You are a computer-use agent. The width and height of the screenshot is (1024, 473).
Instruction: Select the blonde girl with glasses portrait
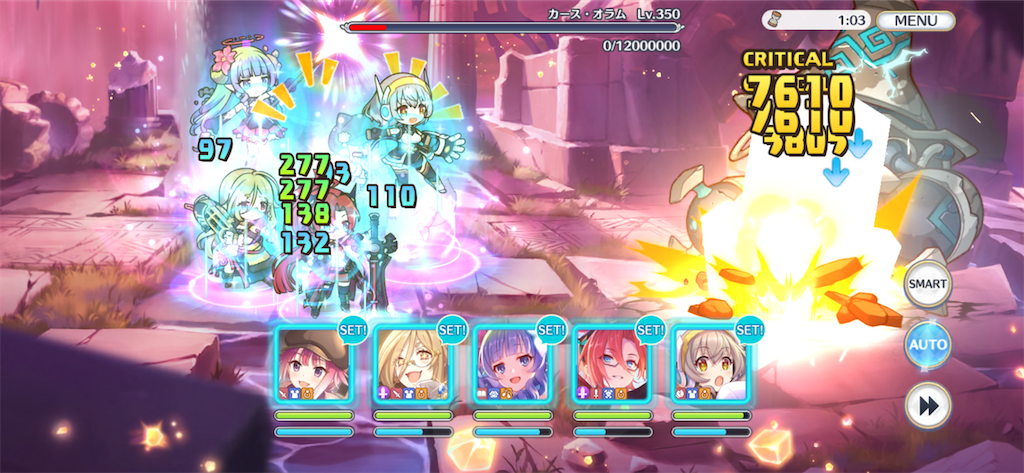point(412,364)
